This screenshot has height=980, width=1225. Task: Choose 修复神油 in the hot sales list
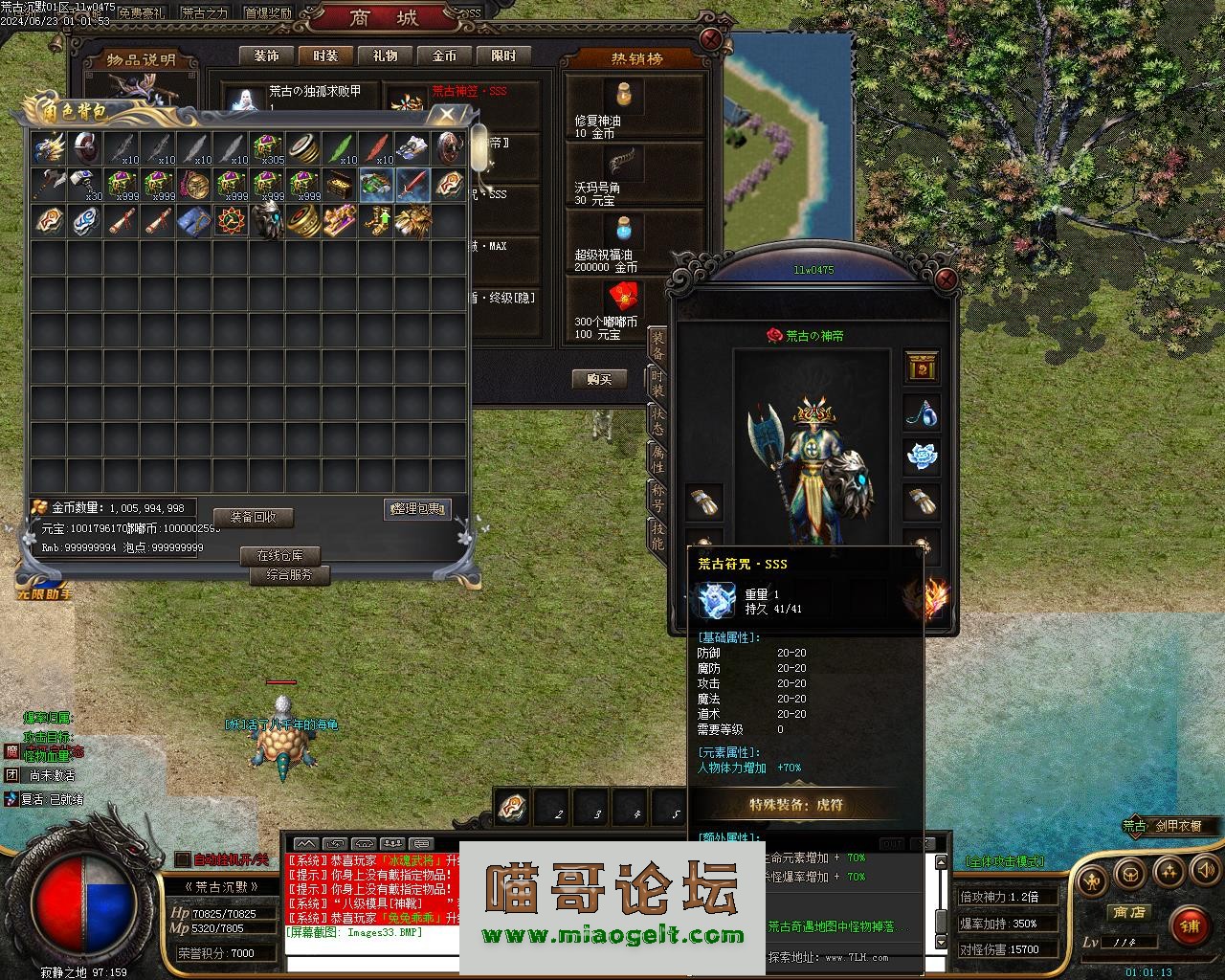point(625,96)
